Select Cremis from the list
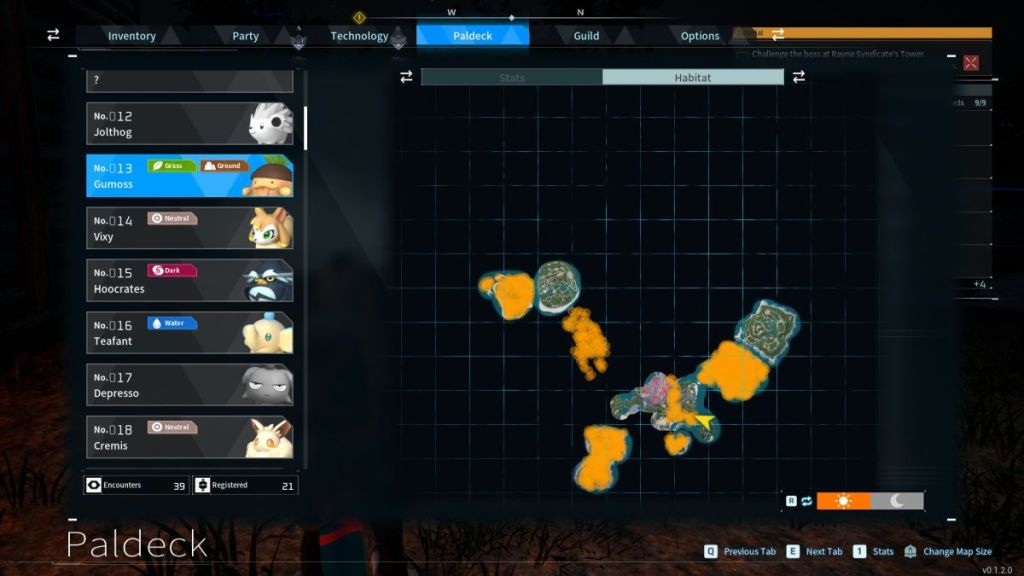This screenshot has height=576, width=1024. 189,437
